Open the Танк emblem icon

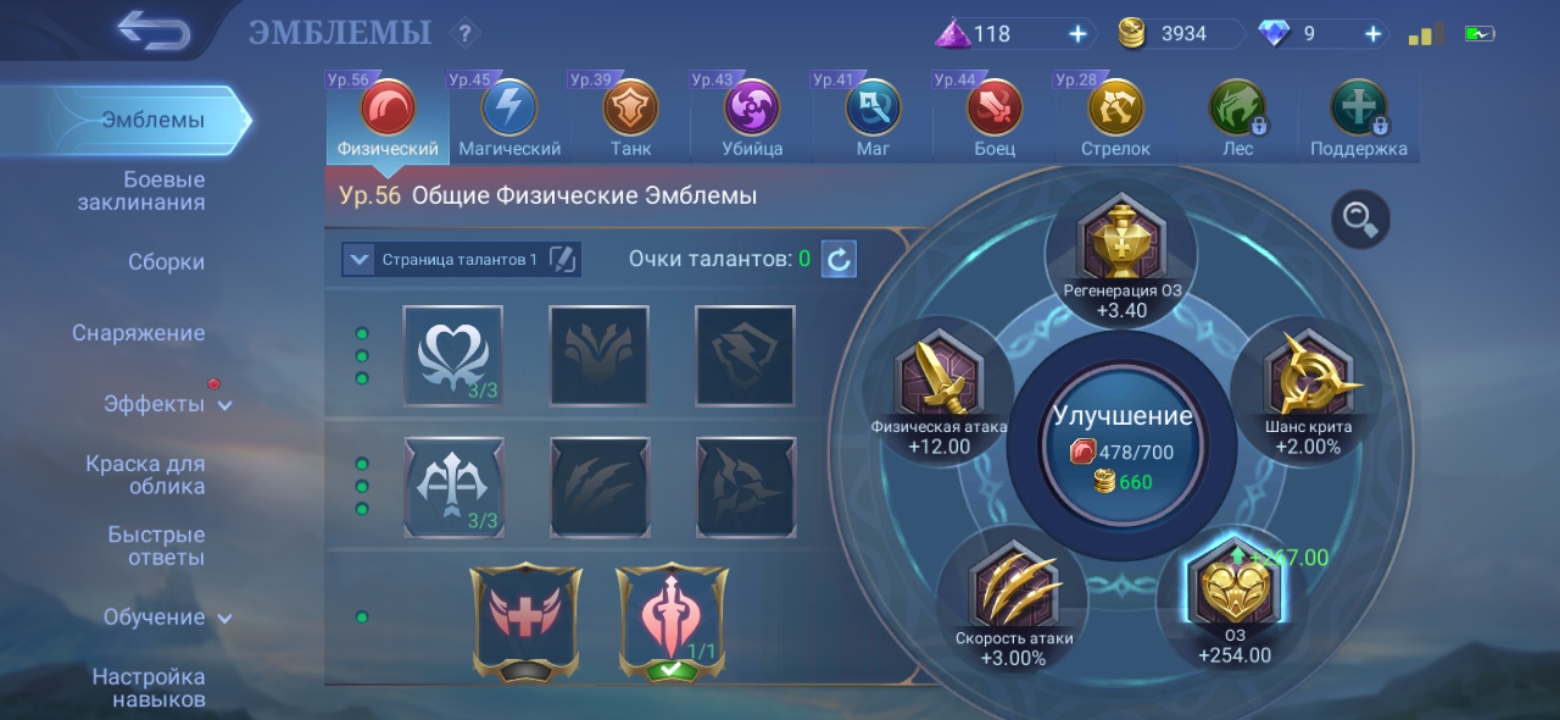[x=630, y=112]
